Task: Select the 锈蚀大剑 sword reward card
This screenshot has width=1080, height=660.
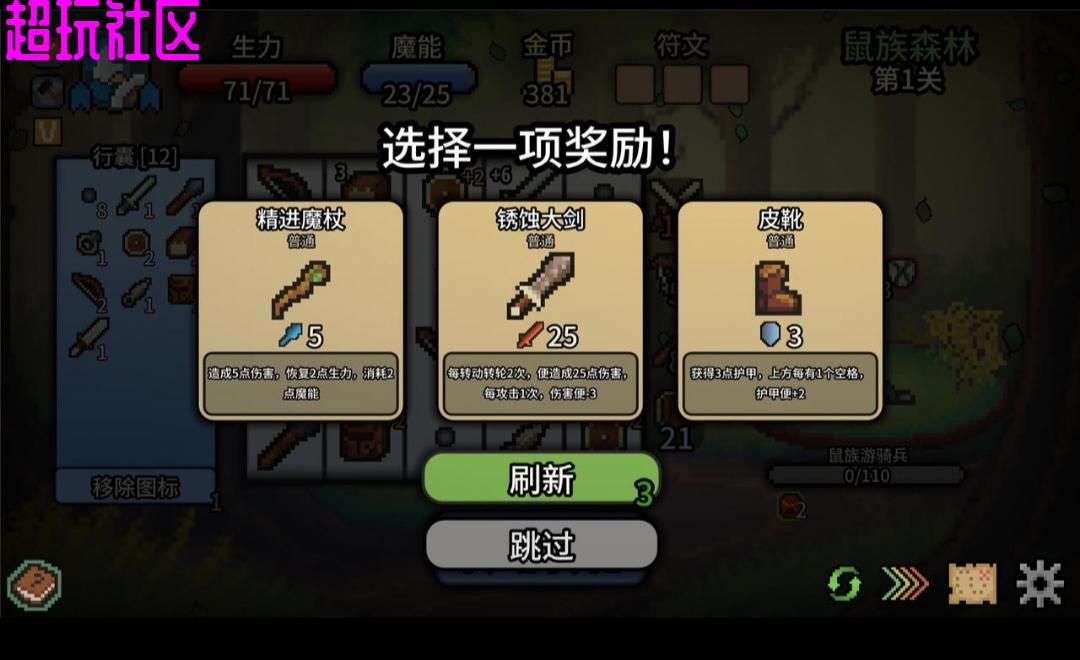Action: [541, 310]
